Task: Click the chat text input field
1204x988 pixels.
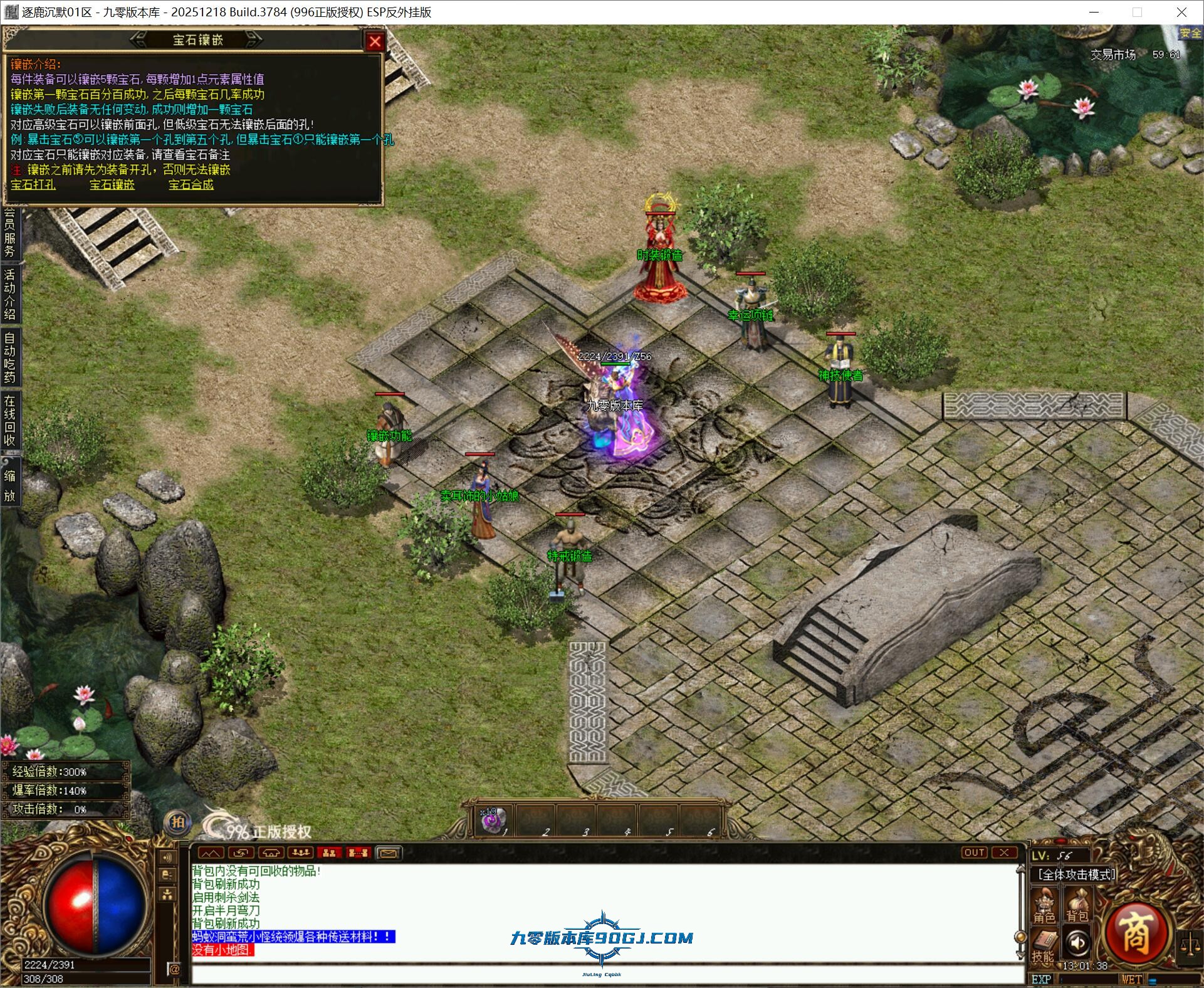Action: tap(602, 974)
